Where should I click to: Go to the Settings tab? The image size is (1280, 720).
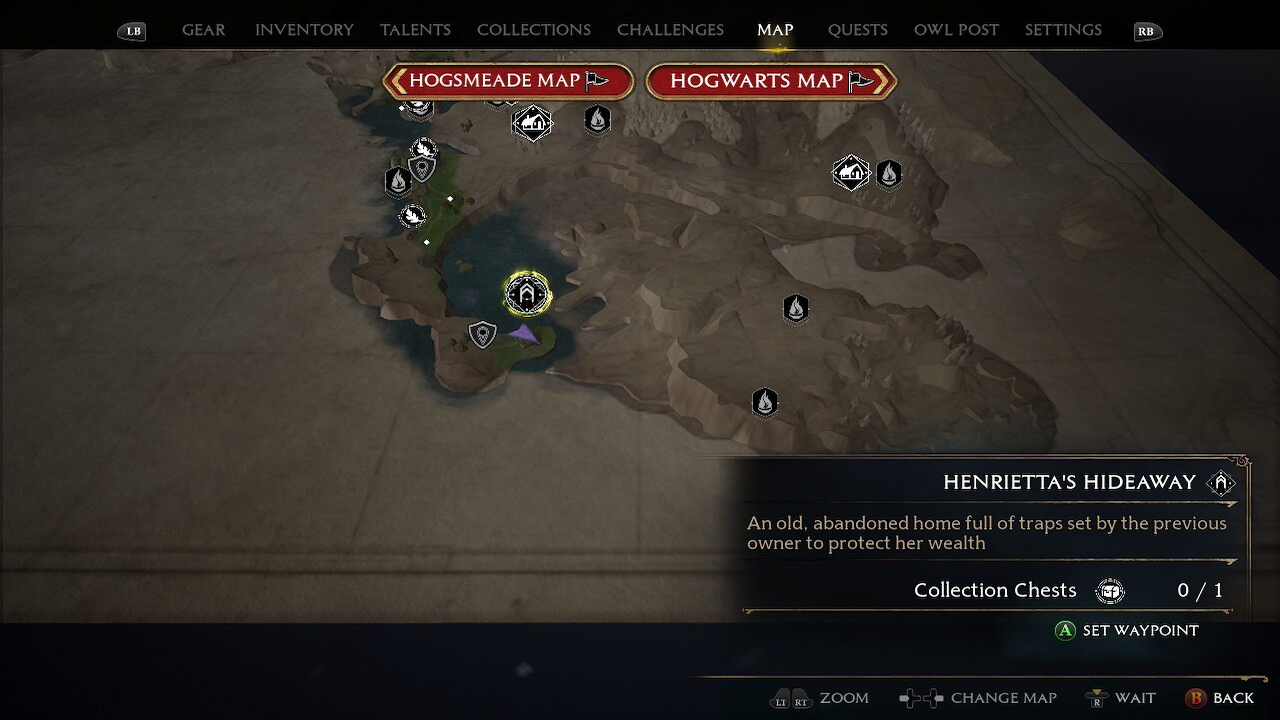(1063, 30)
